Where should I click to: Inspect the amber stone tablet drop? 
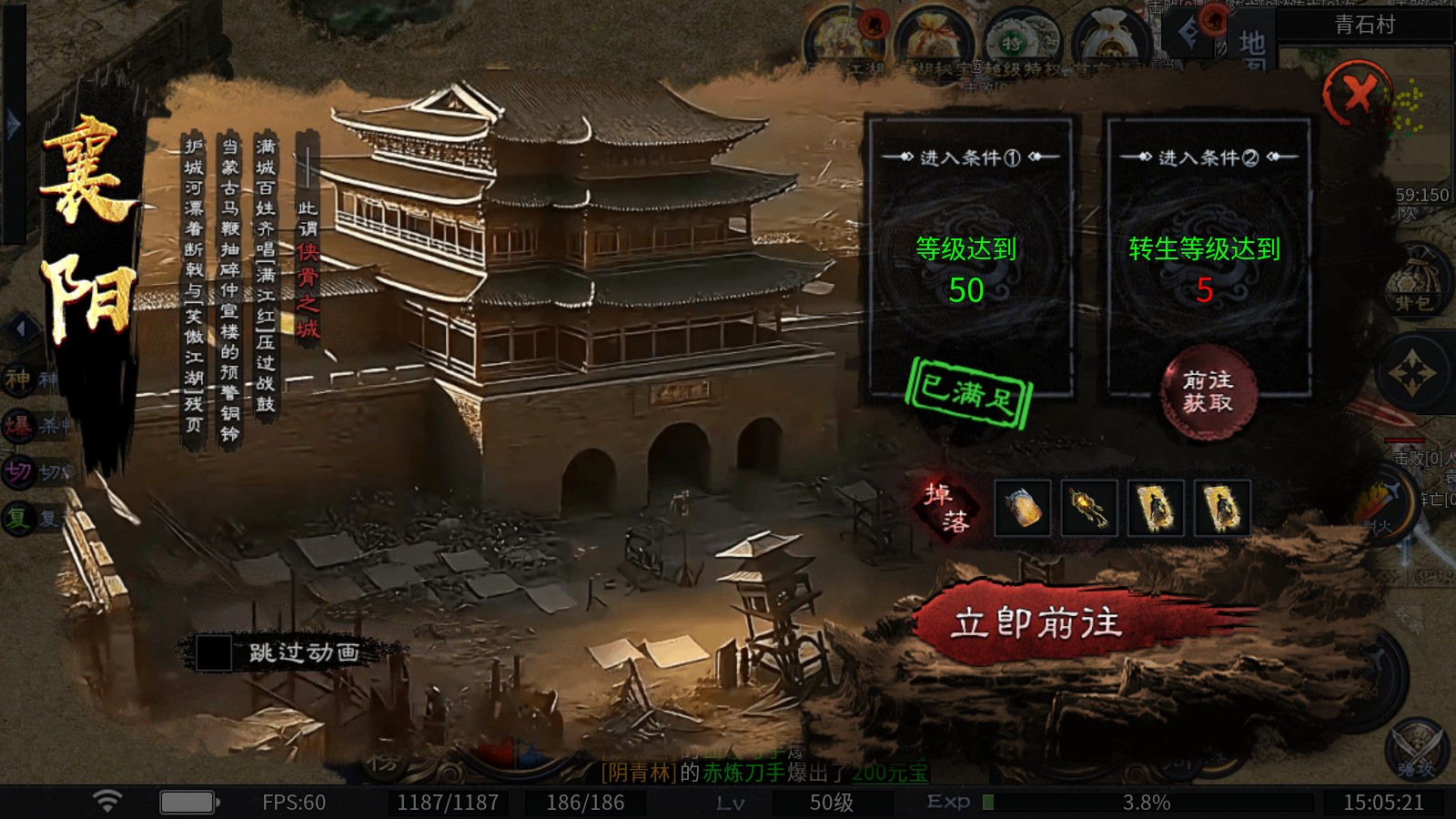(x=1023, y=507)
